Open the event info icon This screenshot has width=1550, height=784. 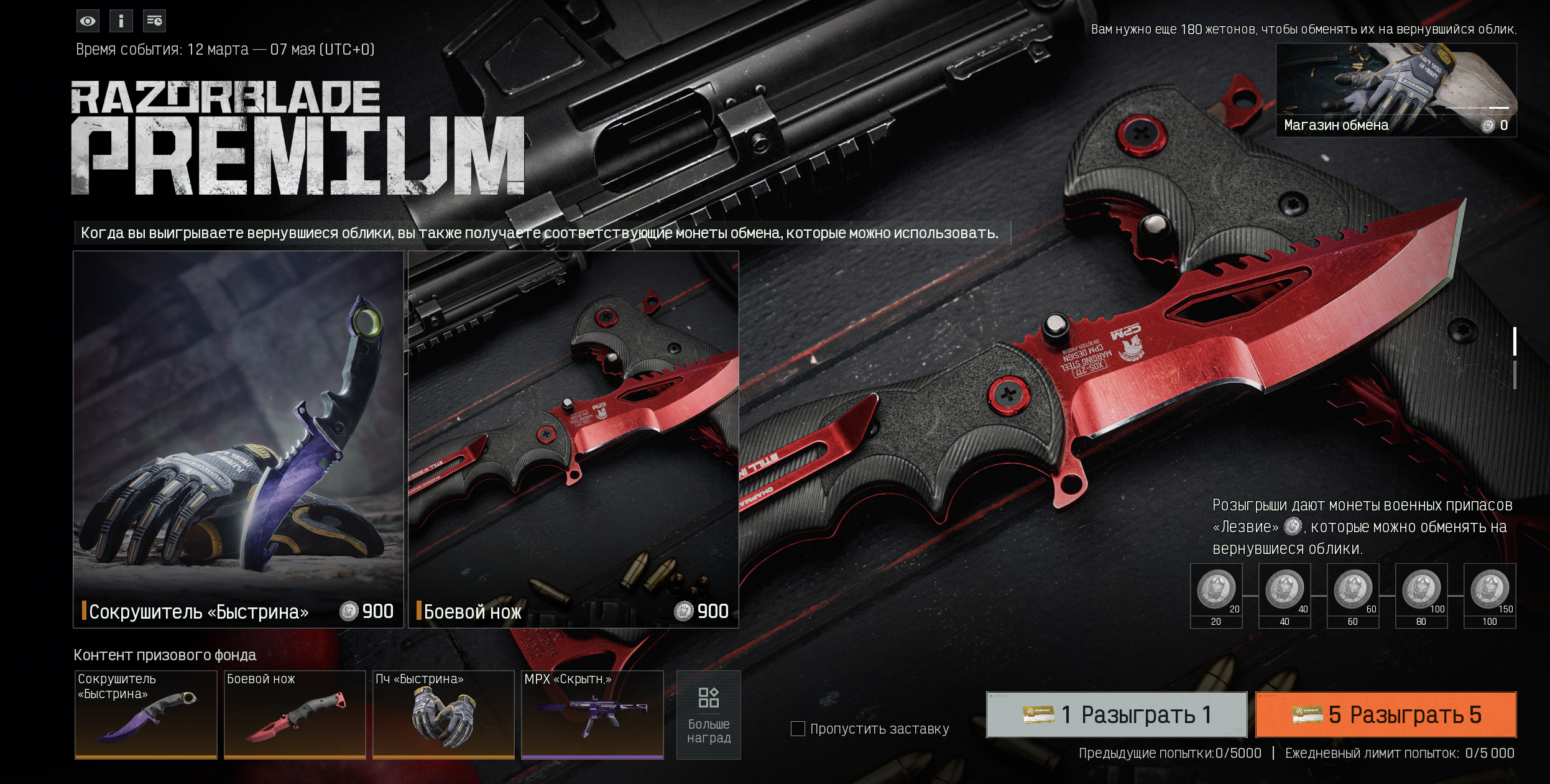121,21
